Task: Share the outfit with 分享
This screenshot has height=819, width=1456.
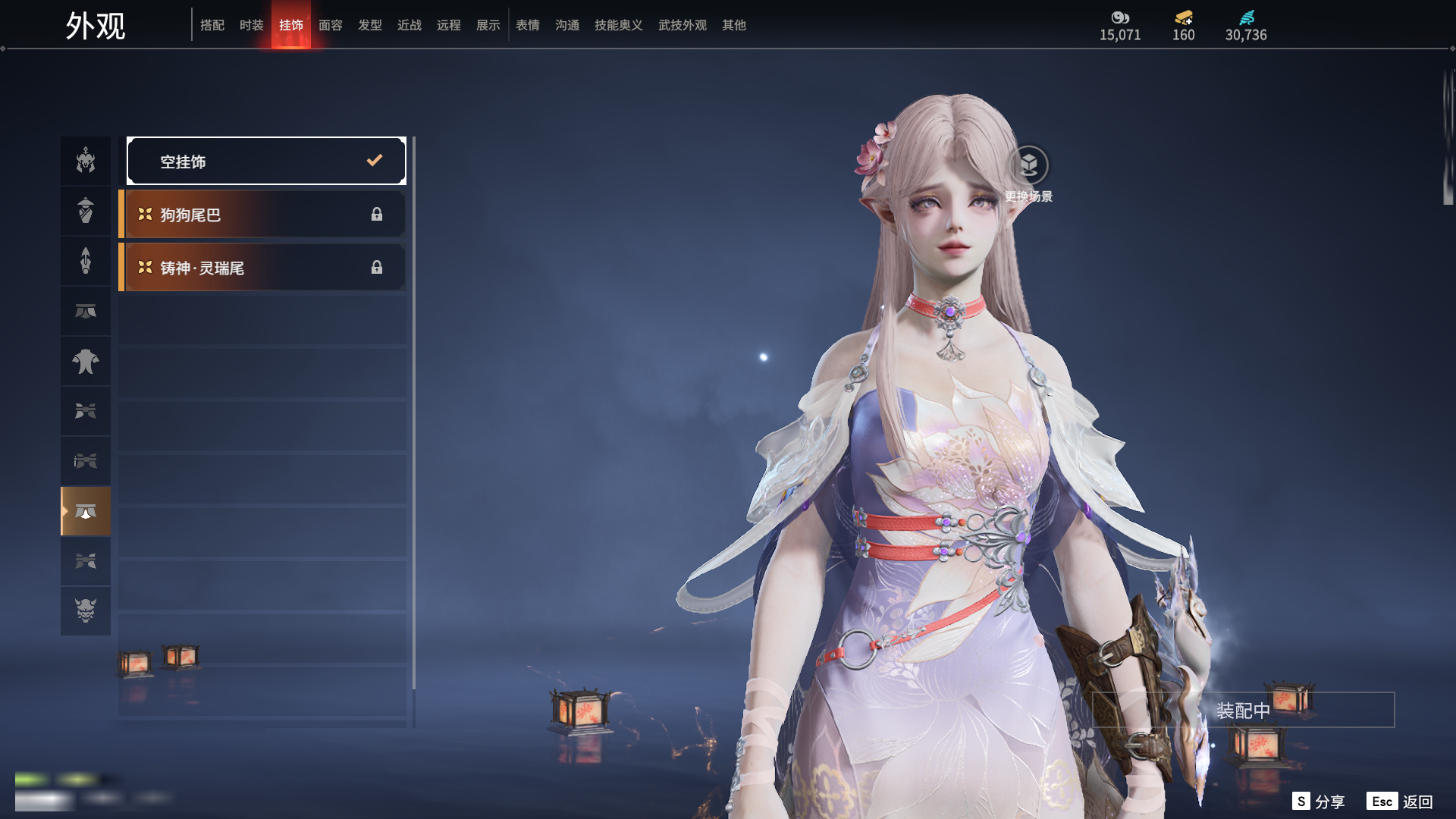Action: (x=1319, y=802)
